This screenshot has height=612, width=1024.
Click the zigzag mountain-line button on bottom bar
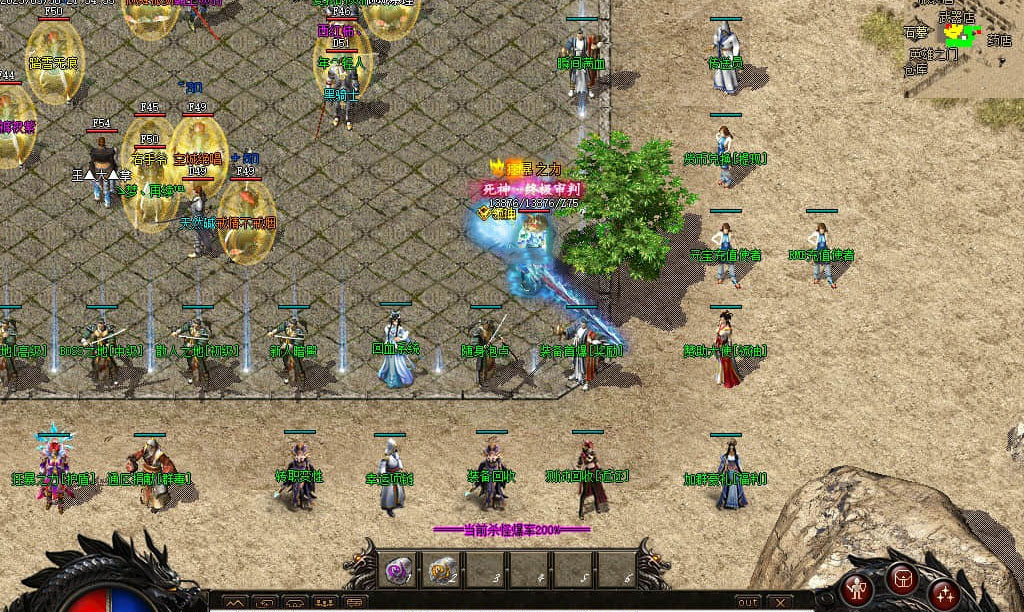point(236,603)
